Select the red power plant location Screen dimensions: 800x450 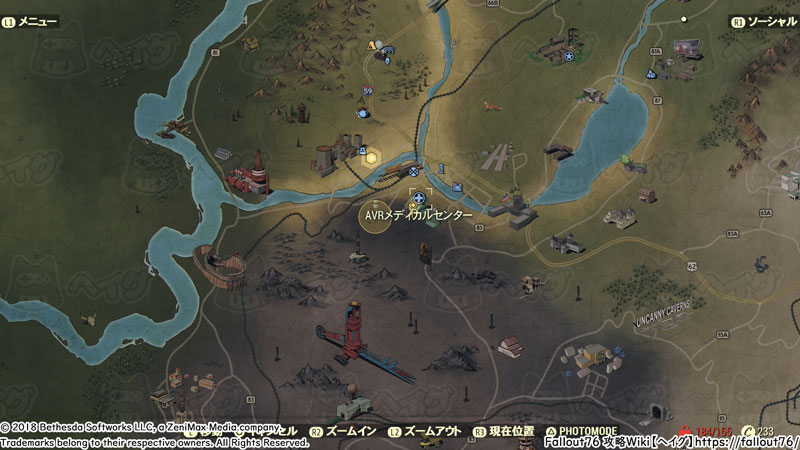[x=250, y=175]
